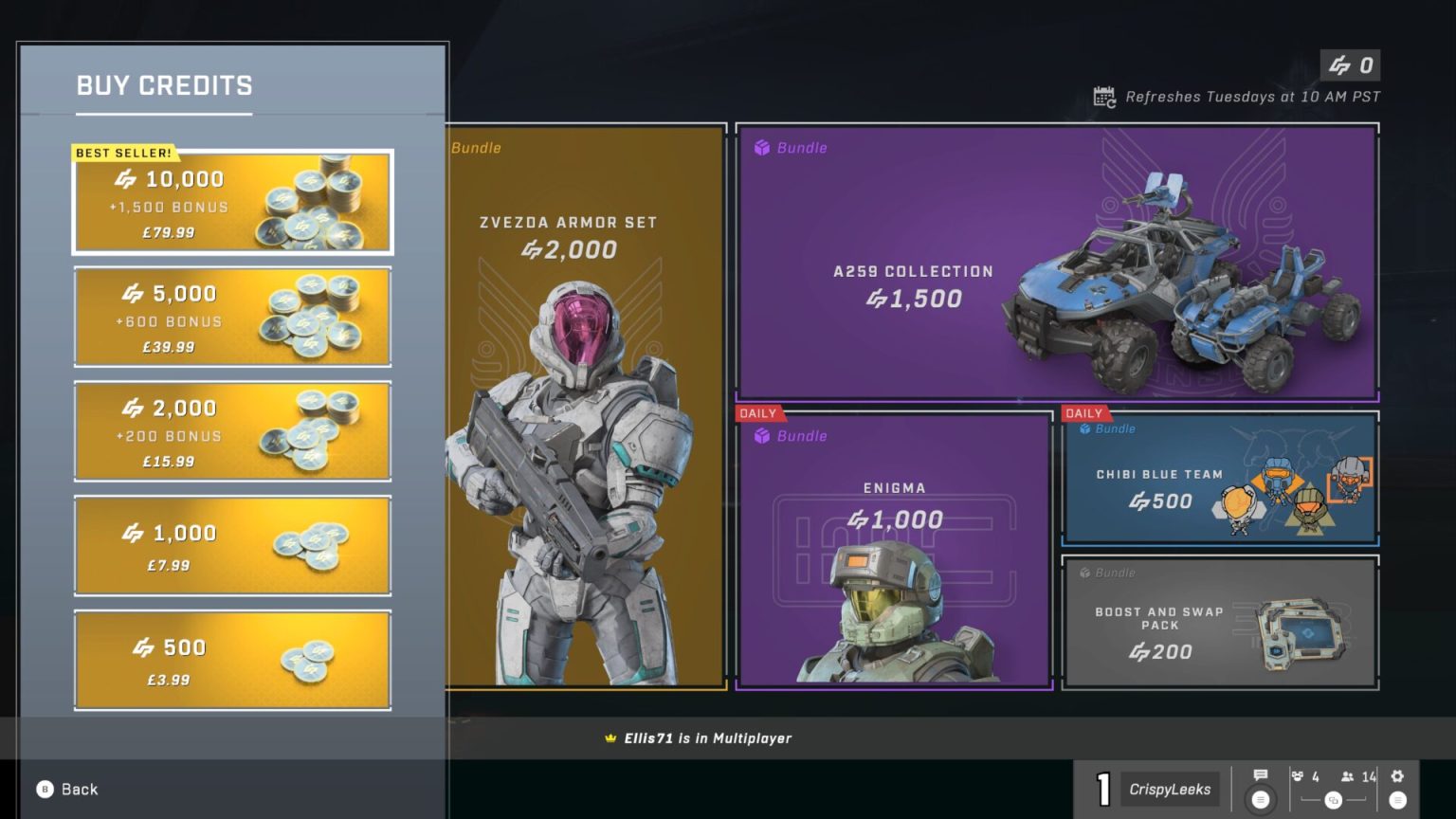This screenshot has width=1456, height=819.
Task: Open the chat messages icon on the bottom bar
Action: (1261, 775)
